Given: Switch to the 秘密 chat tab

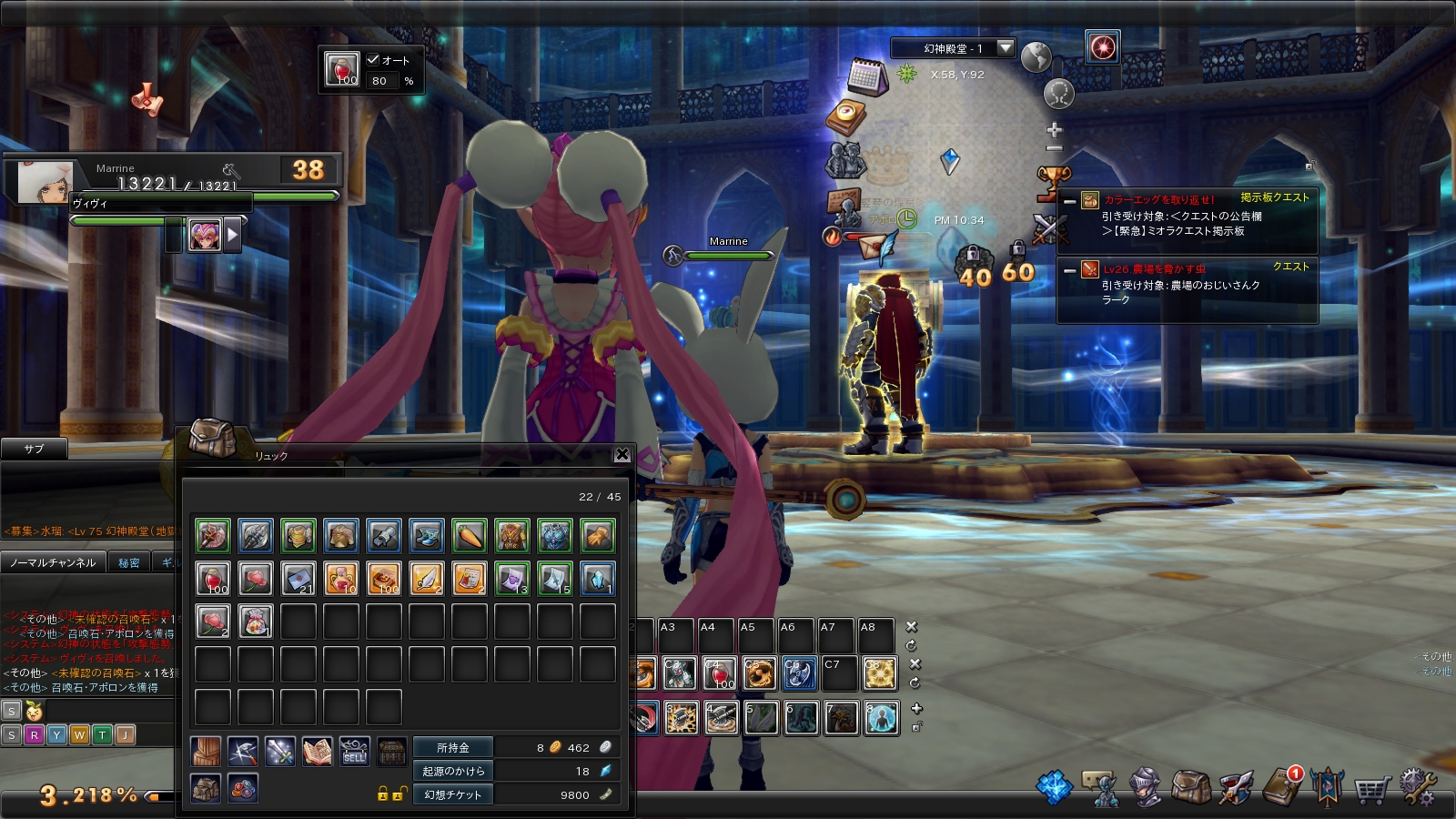Looking at the screenshot, I should point(129,562).
